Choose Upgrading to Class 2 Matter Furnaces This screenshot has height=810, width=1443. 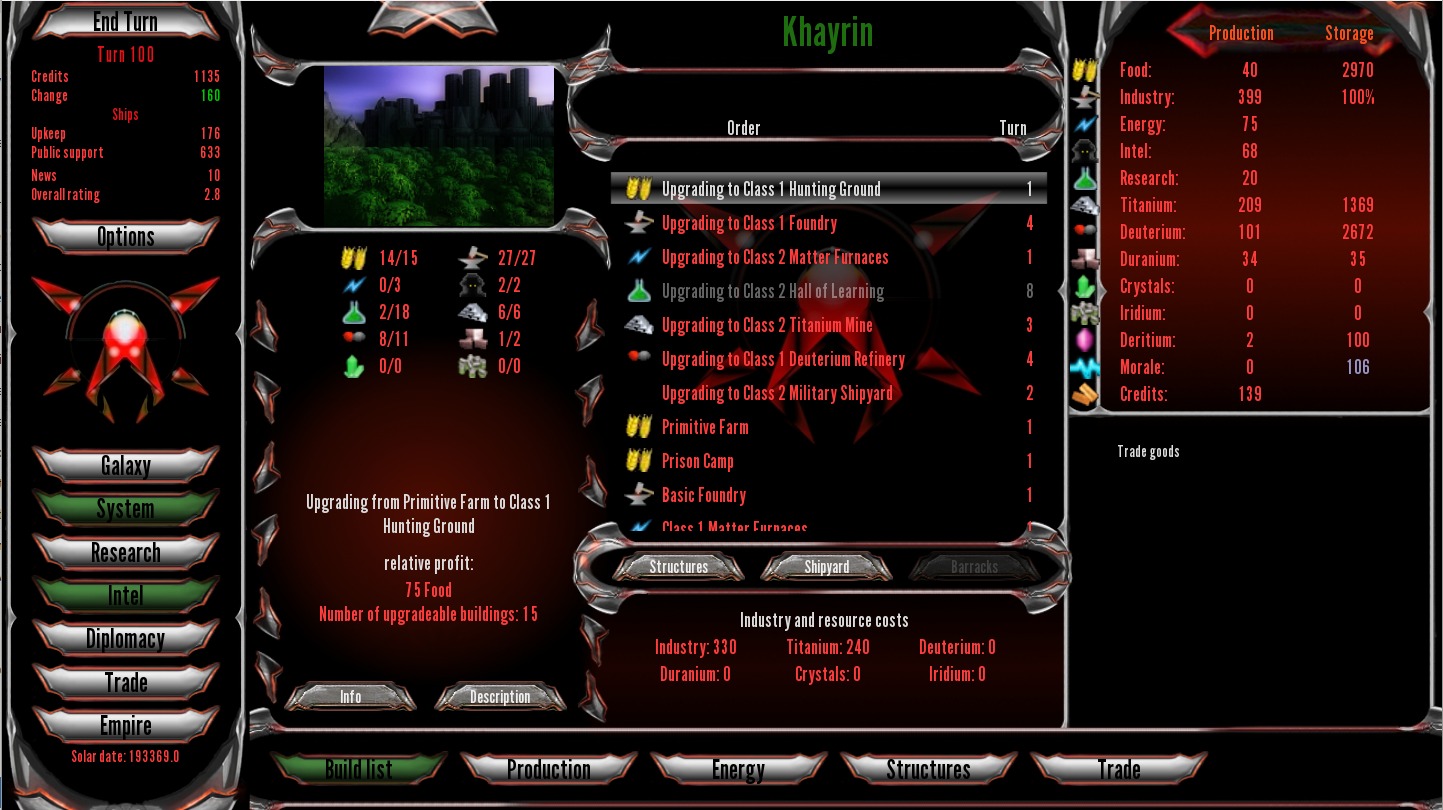774,257
